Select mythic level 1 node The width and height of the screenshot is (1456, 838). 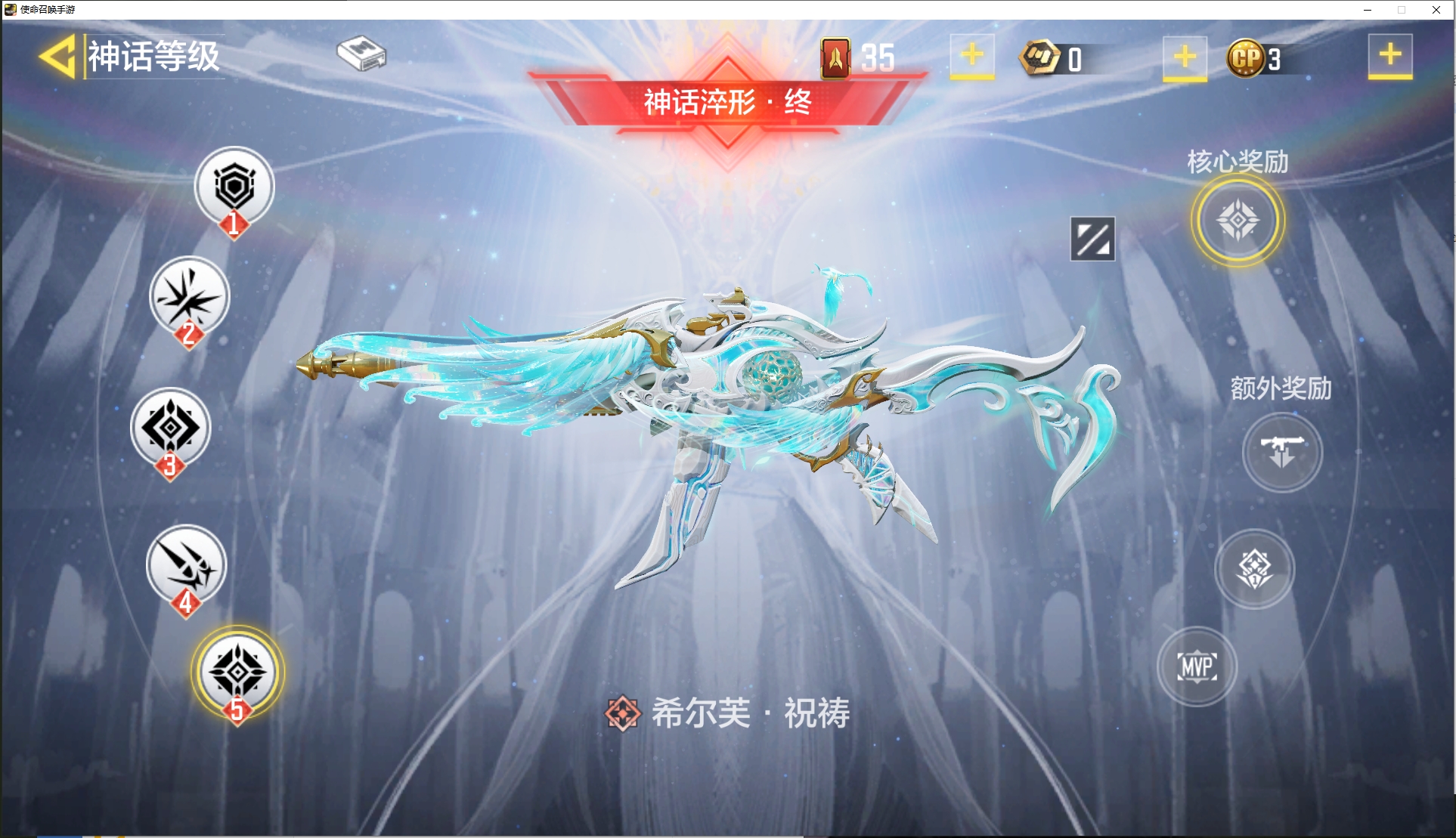pyautogui.click(x=234, y=187)
